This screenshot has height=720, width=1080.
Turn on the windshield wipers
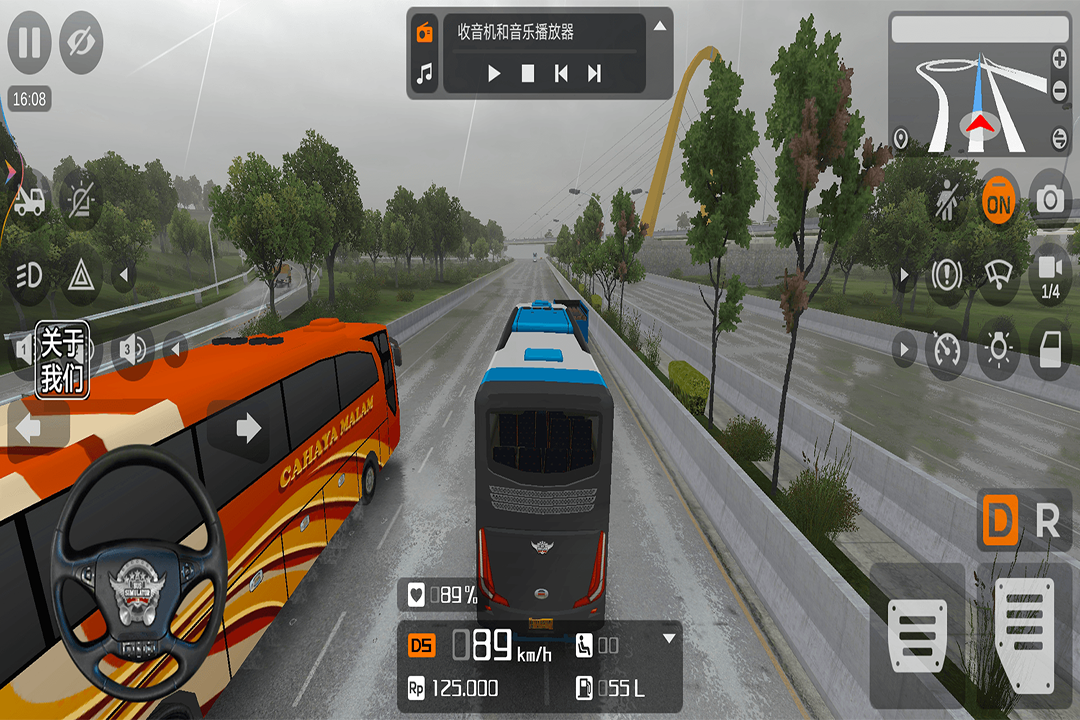tap(998, 273)
